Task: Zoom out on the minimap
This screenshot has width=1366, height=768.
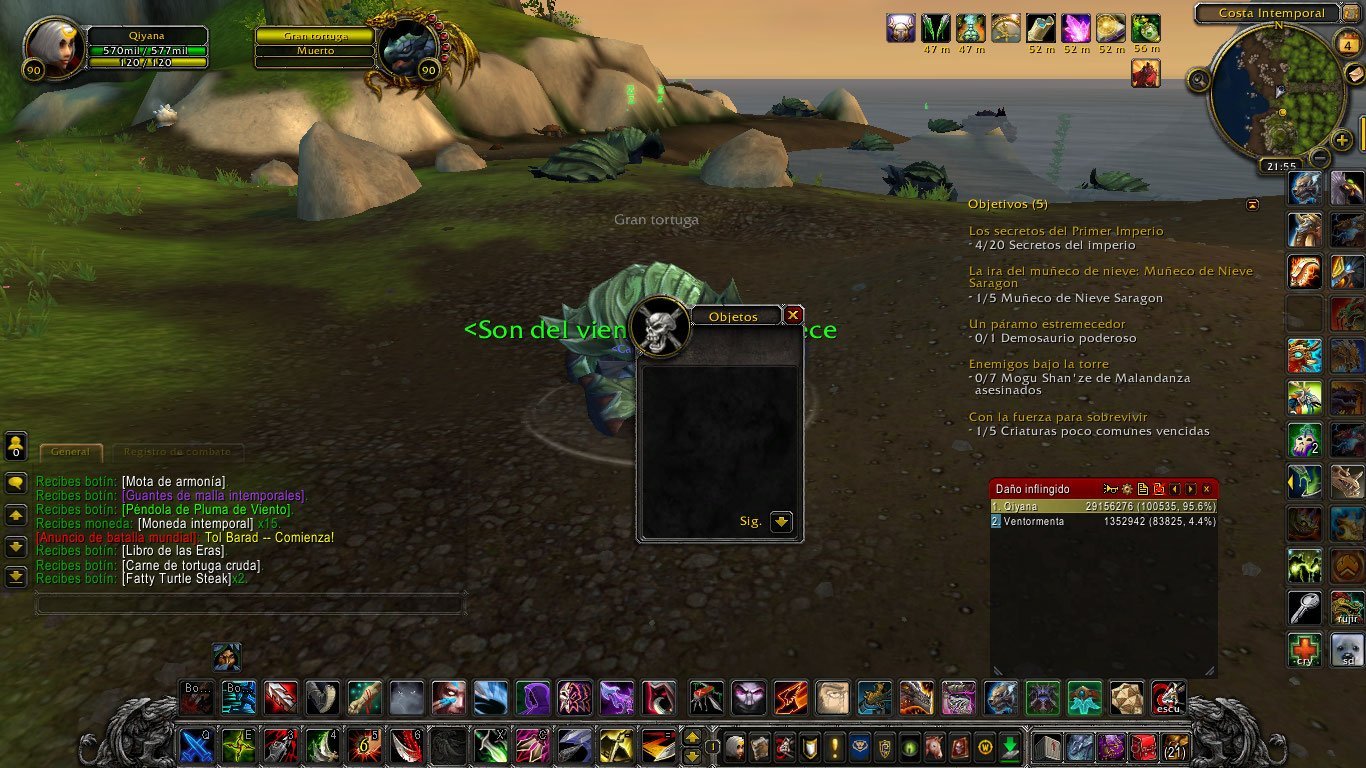Action: point(1320,158)
